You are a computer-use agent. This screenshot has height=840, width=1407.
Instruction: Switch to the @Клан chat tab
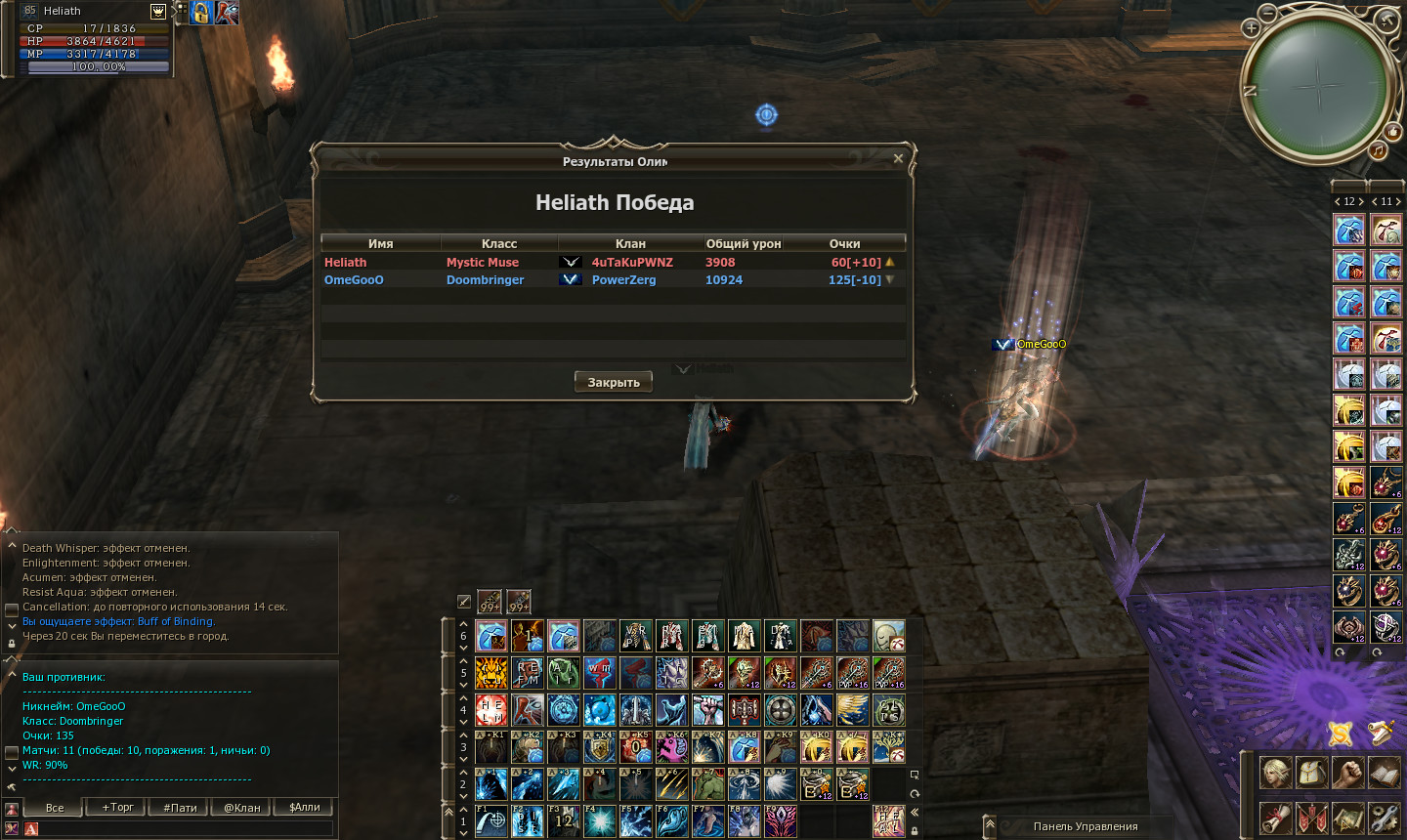coord(242,807)
